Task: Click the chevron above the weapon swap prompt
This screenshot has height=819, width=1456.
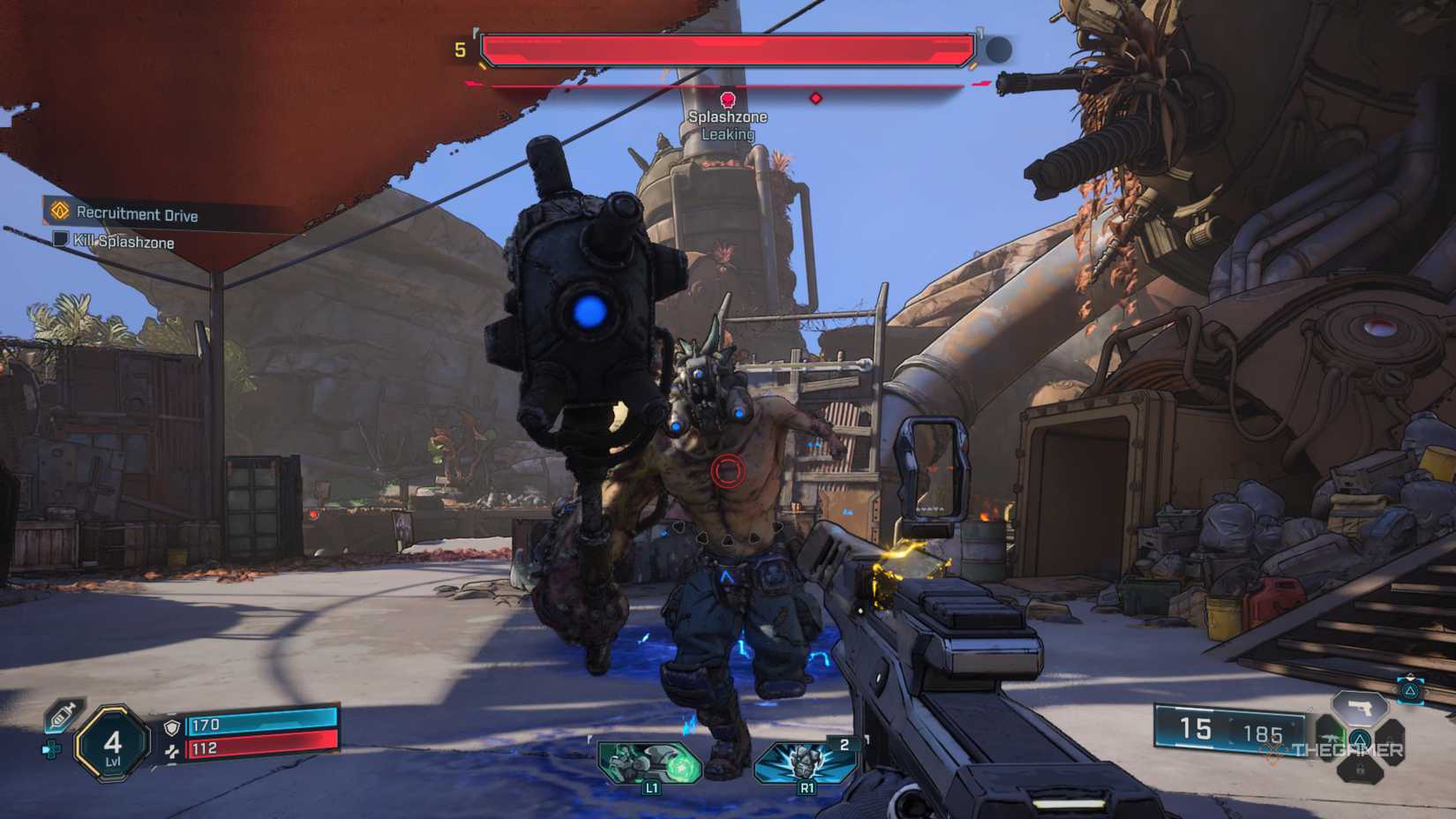Action: pos(1410,674)
